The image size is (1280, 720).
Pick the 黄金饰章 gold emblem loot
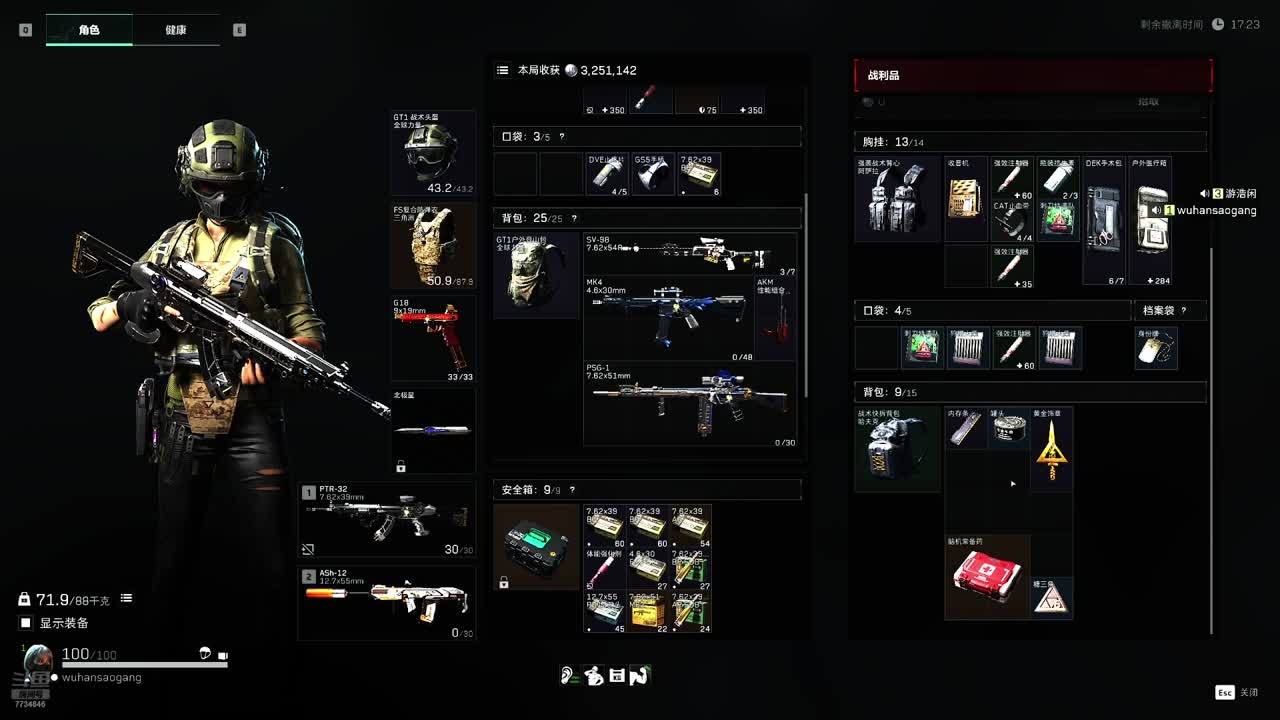(1051, 449)
